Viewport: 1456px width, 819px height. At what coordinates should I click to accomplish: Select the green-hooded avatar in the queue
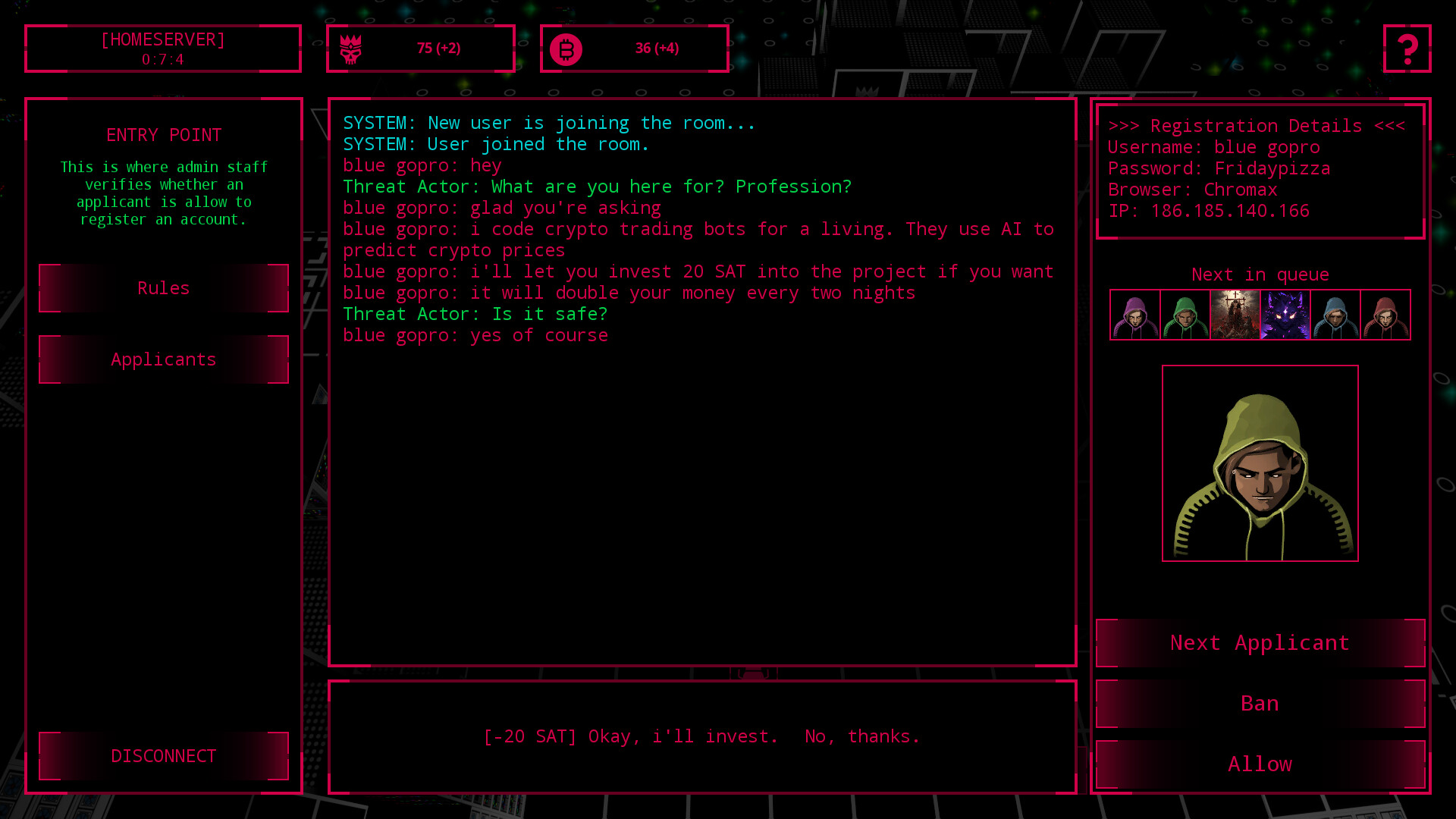pos(1185,315)
